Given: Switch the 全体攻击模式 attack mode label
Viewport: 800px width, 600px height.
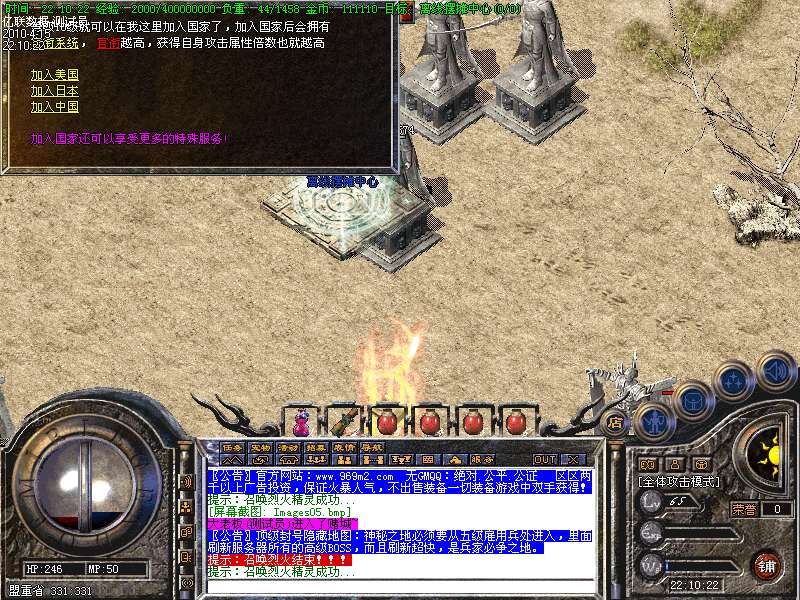Looking at the screenshot, I should point(680,481).
